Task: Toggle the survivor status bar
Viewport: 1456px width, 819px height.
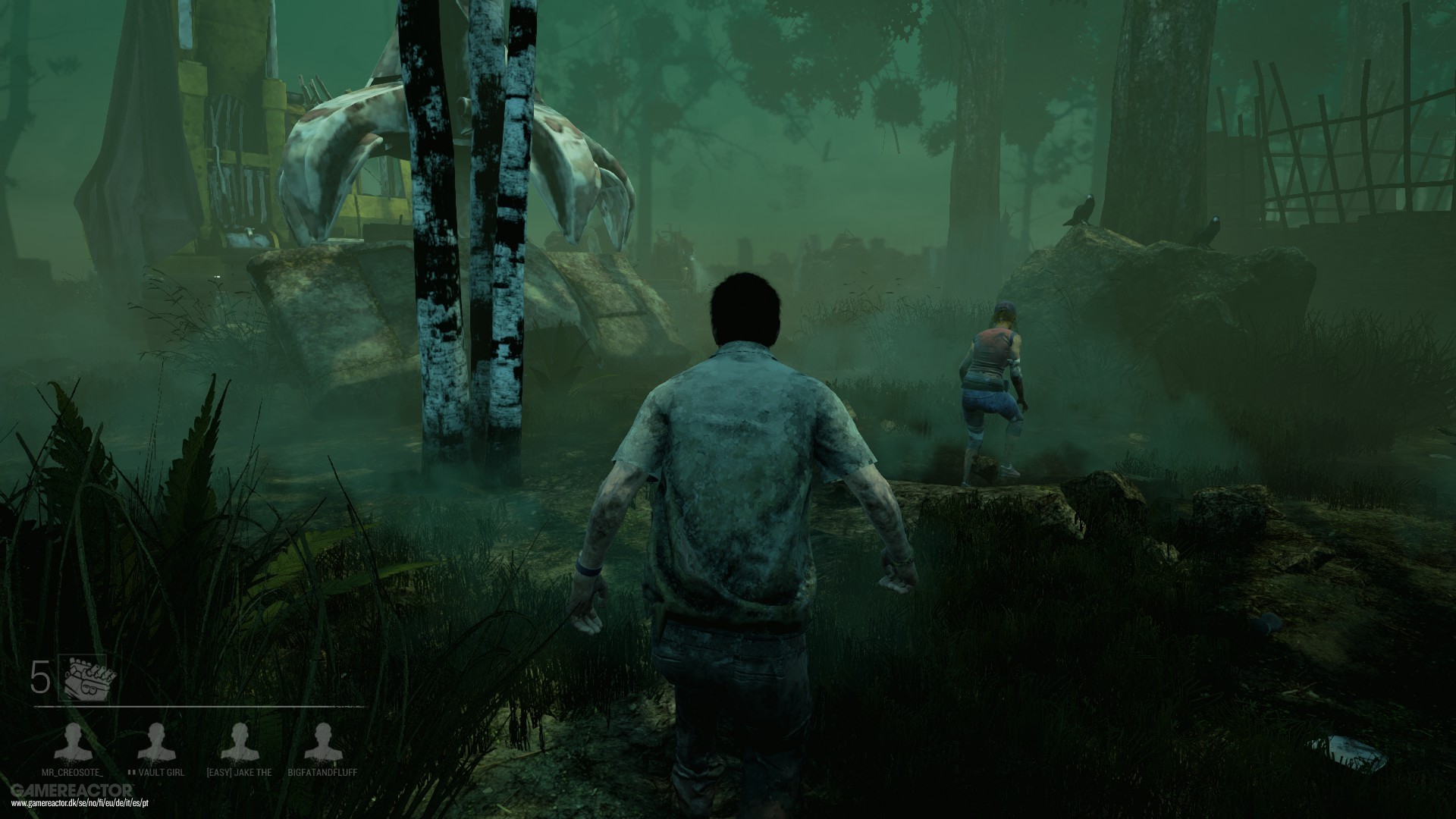Action: tap(197, 755)
